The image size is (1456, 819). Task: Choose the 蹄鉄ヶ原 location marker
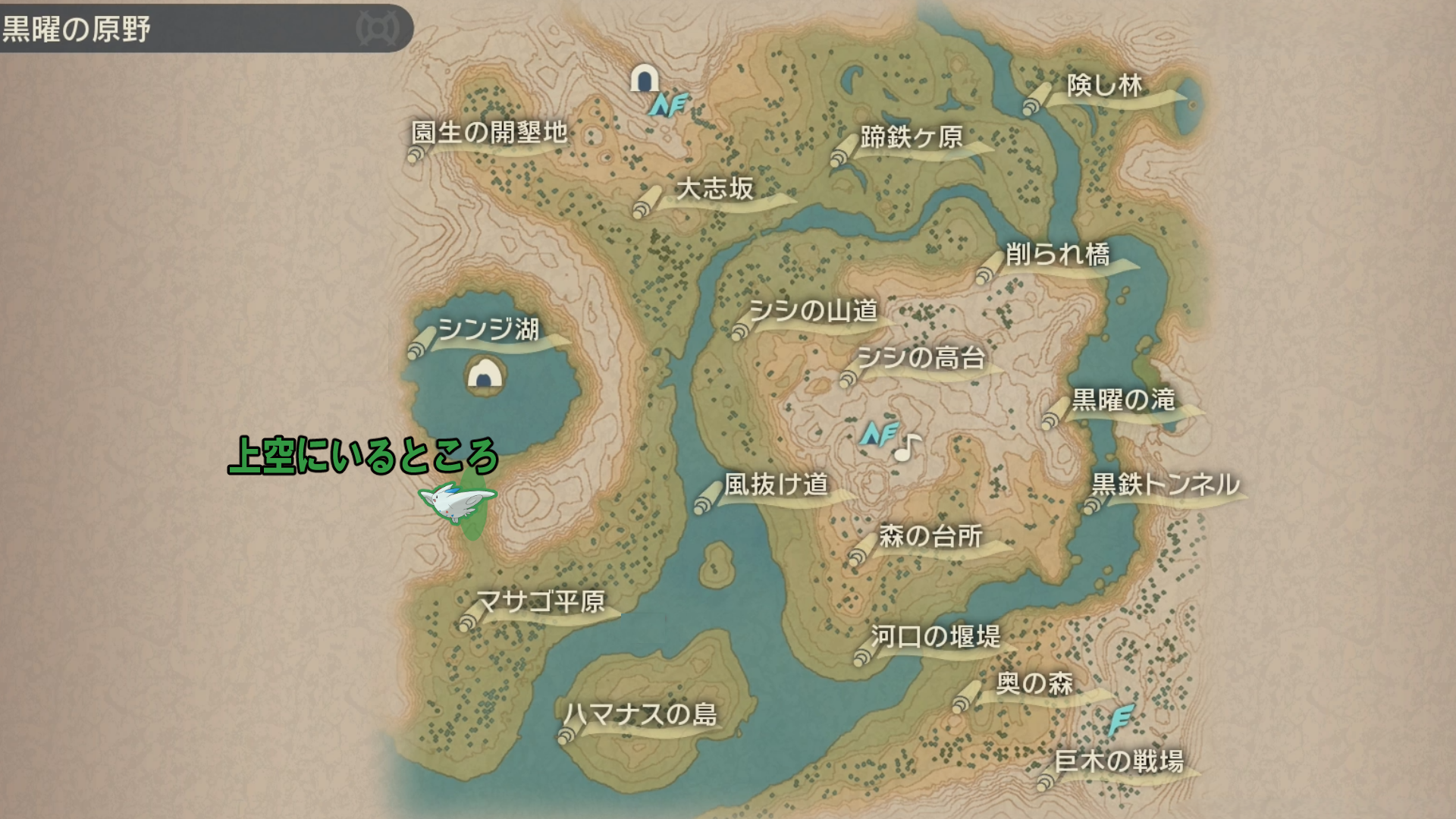pyautogui.click(x=911, y=137)
